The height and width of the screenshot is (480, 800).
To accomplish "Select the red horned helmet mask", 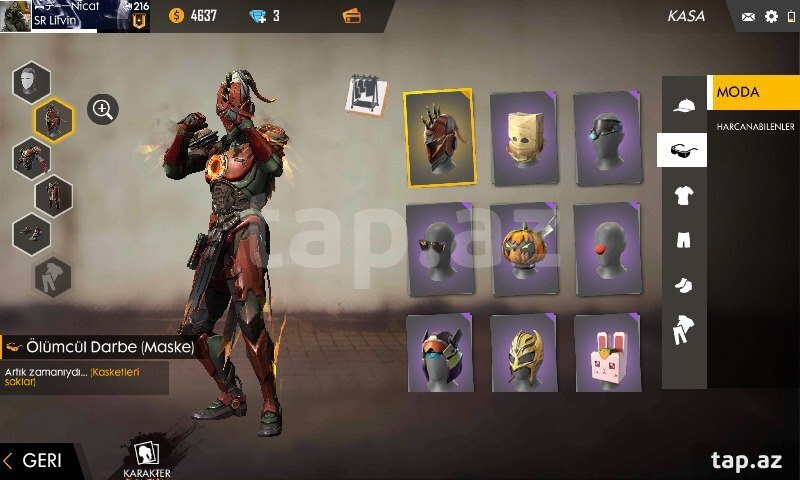I will [440, 138].
